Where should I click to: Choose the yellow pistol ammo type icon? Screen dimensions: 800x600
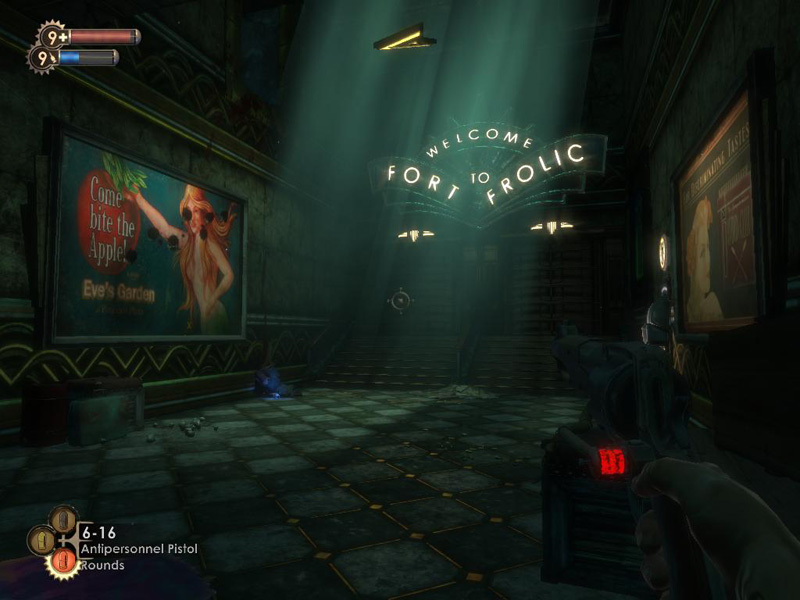pyautogui.click(x=43, y=541)
